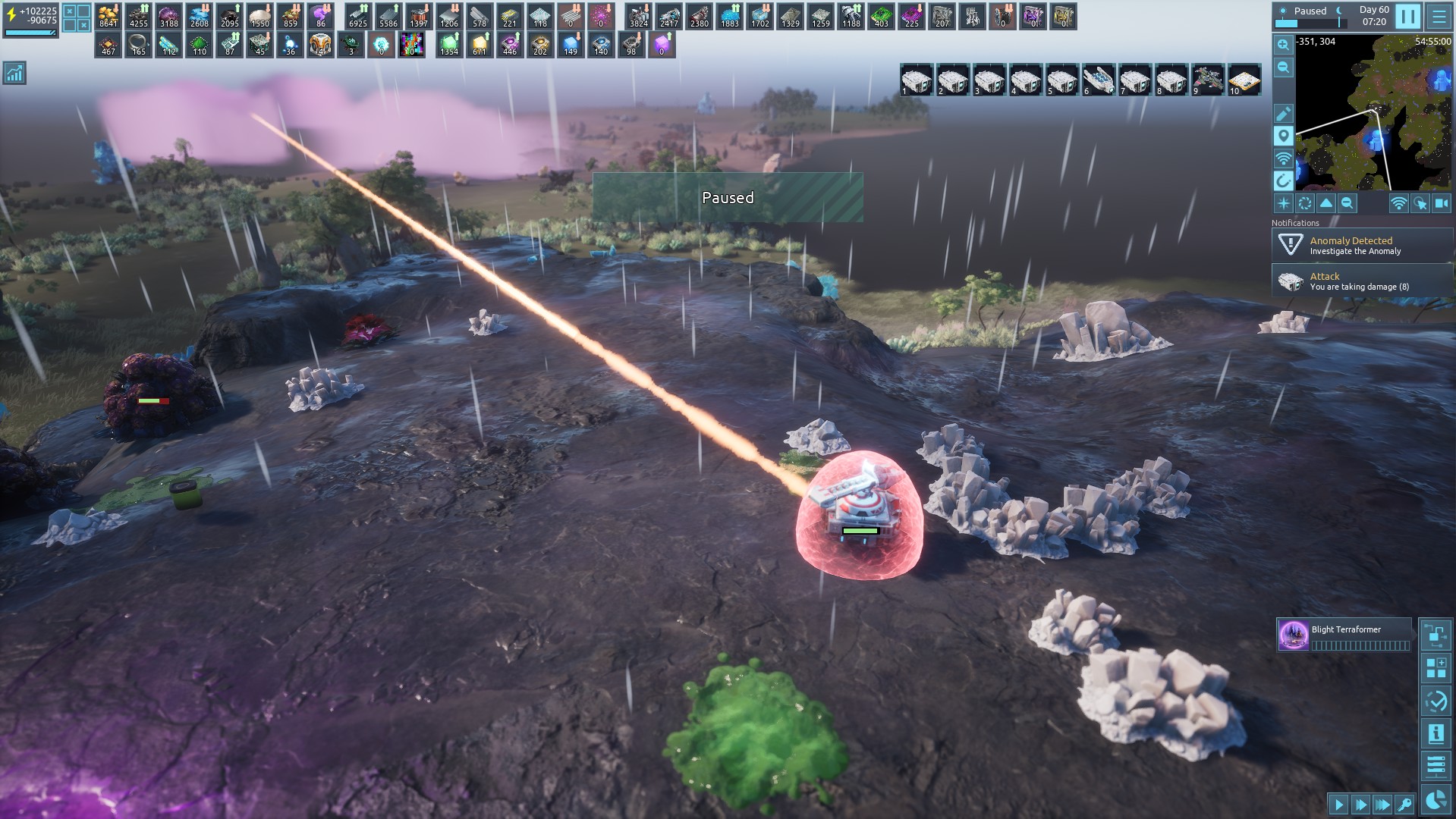Resume at normal speed with the play button
1456x819 pixels.
(1338, 805)
